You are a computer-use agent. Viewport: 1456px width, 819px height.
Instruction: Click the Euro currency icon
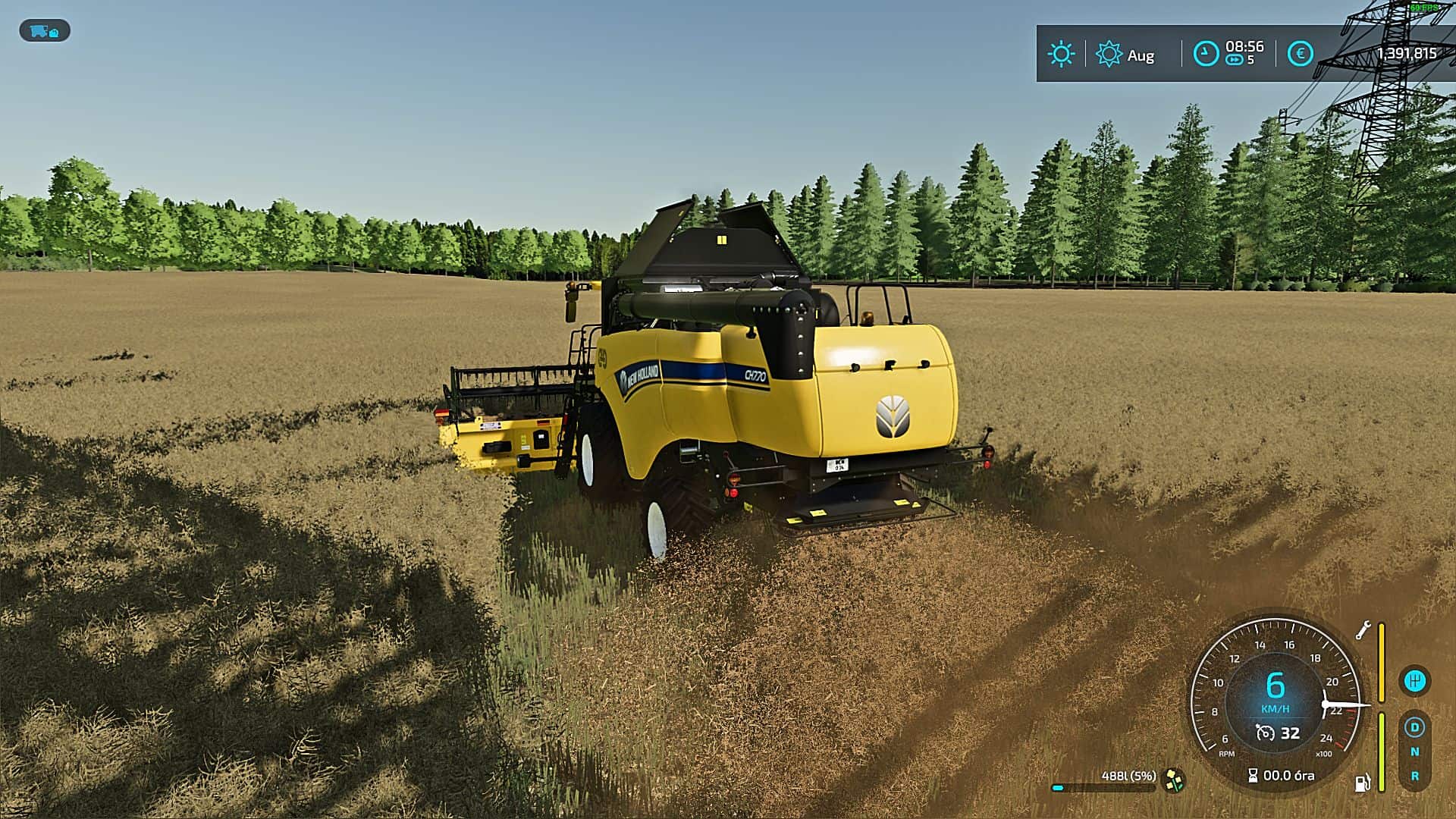point(1300,54)
